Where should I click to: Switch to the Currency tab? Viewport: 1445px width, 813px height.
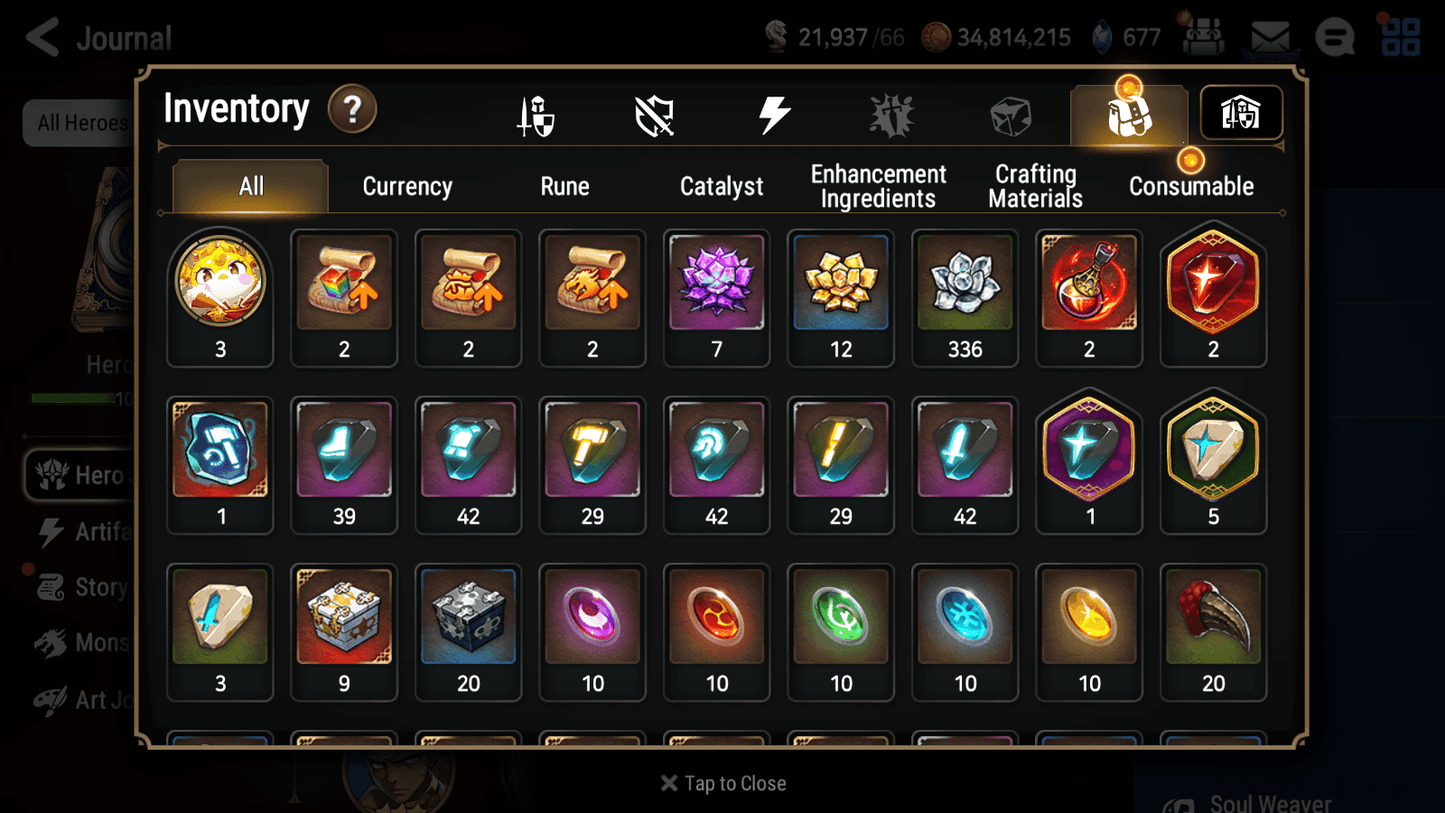pos(407,186)
